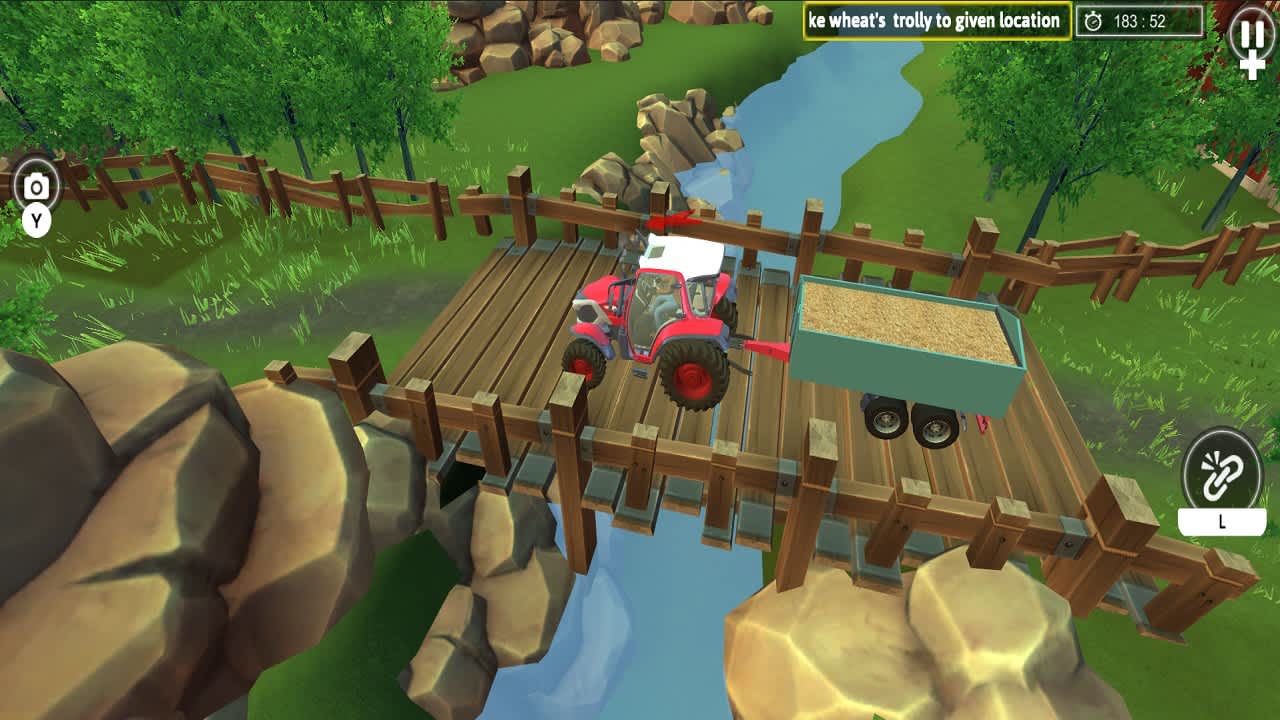Detach the wheat trolley via link icon

pos(1222,470)
